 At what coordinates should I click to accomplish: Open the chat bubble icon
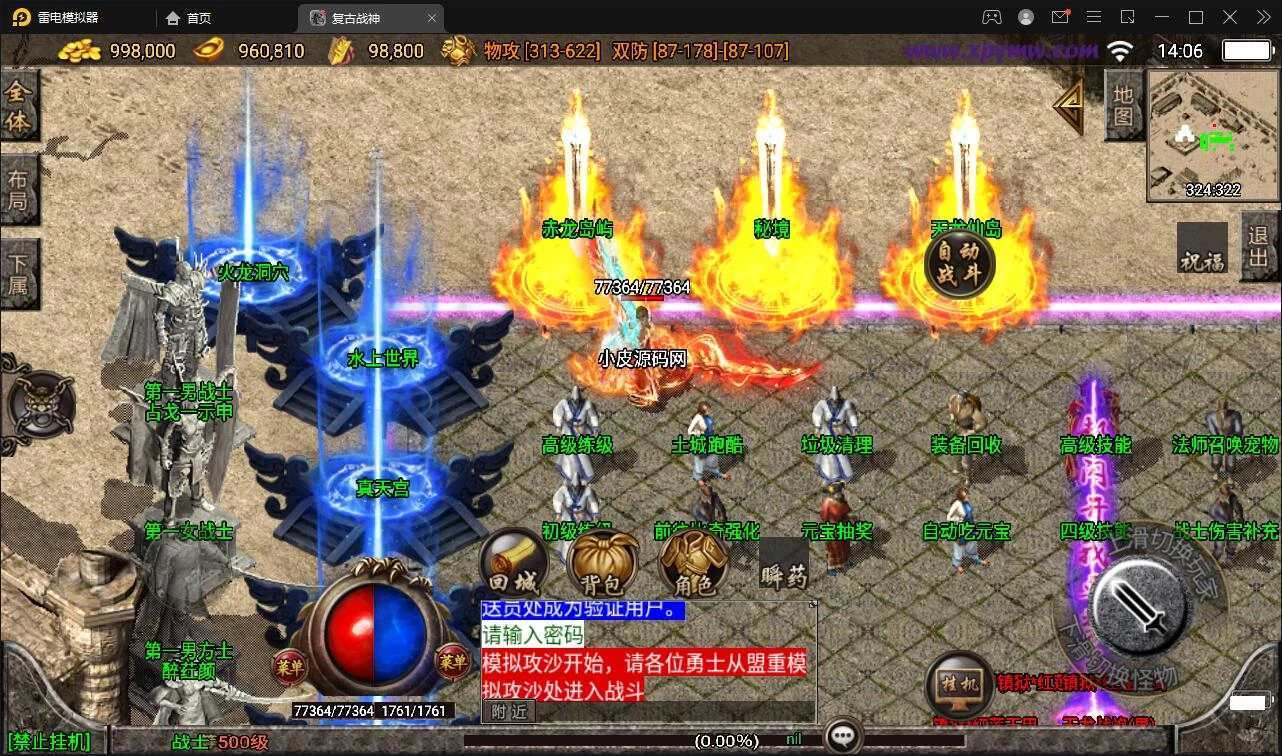843,739
